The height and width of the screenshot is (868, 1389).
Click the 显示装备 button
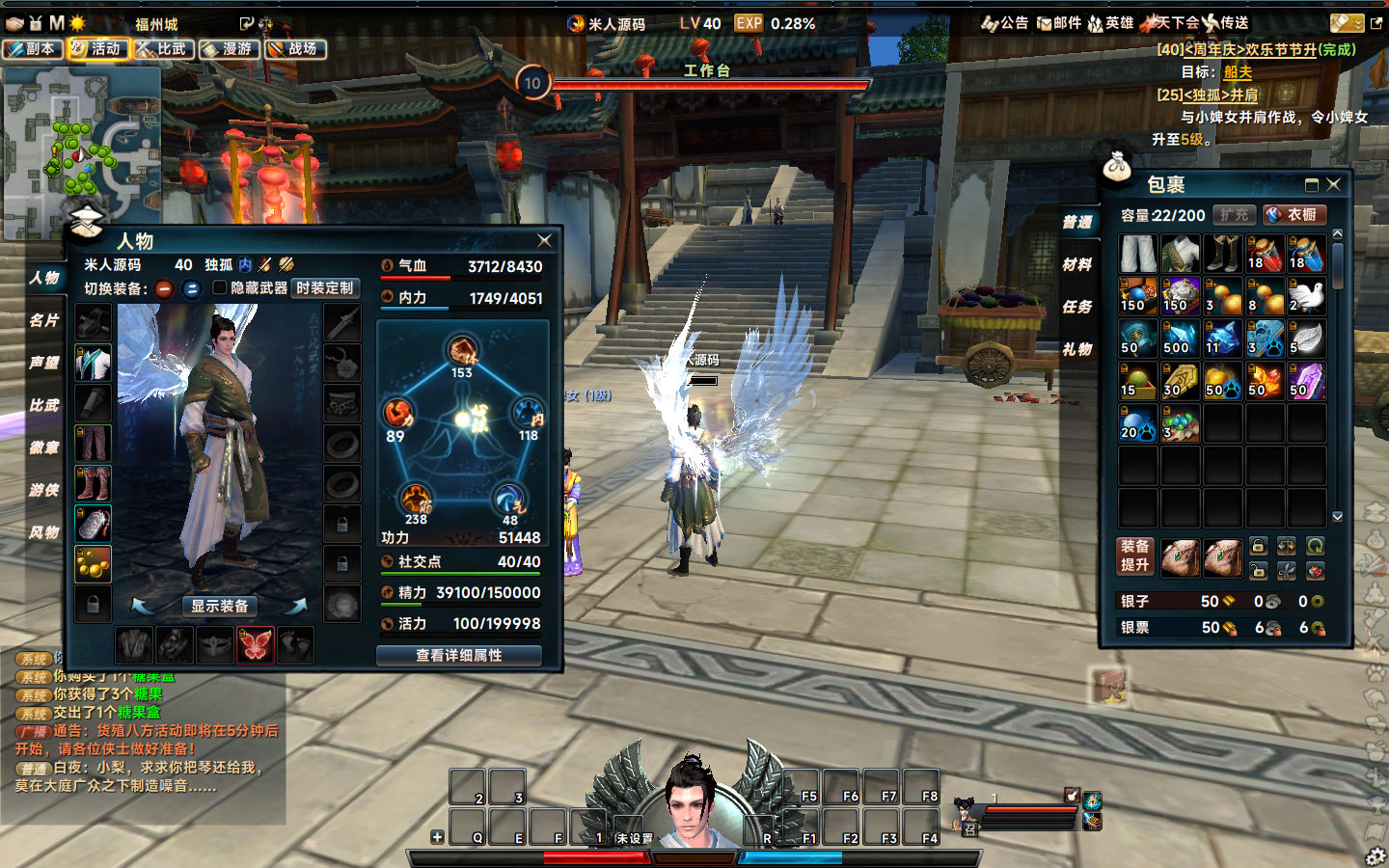pos(220,606)
